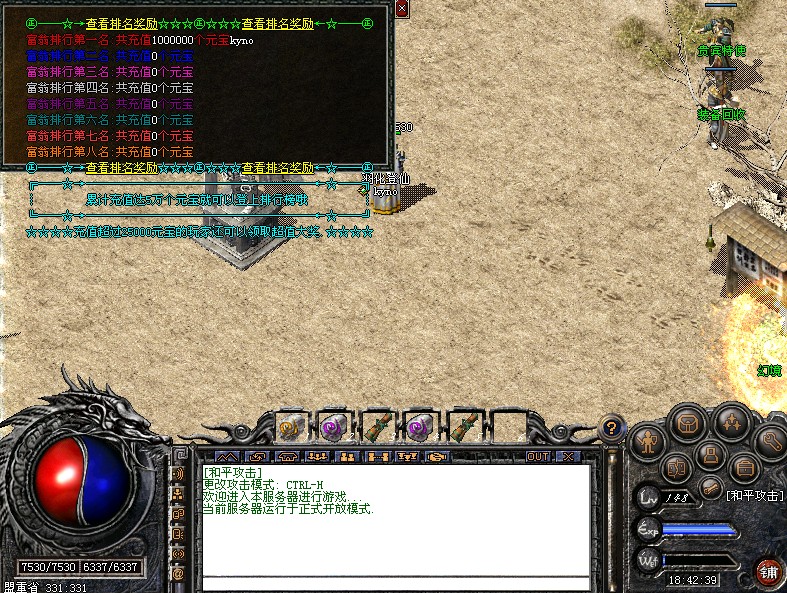Open the red 铺 shop button

click(768, 573)
